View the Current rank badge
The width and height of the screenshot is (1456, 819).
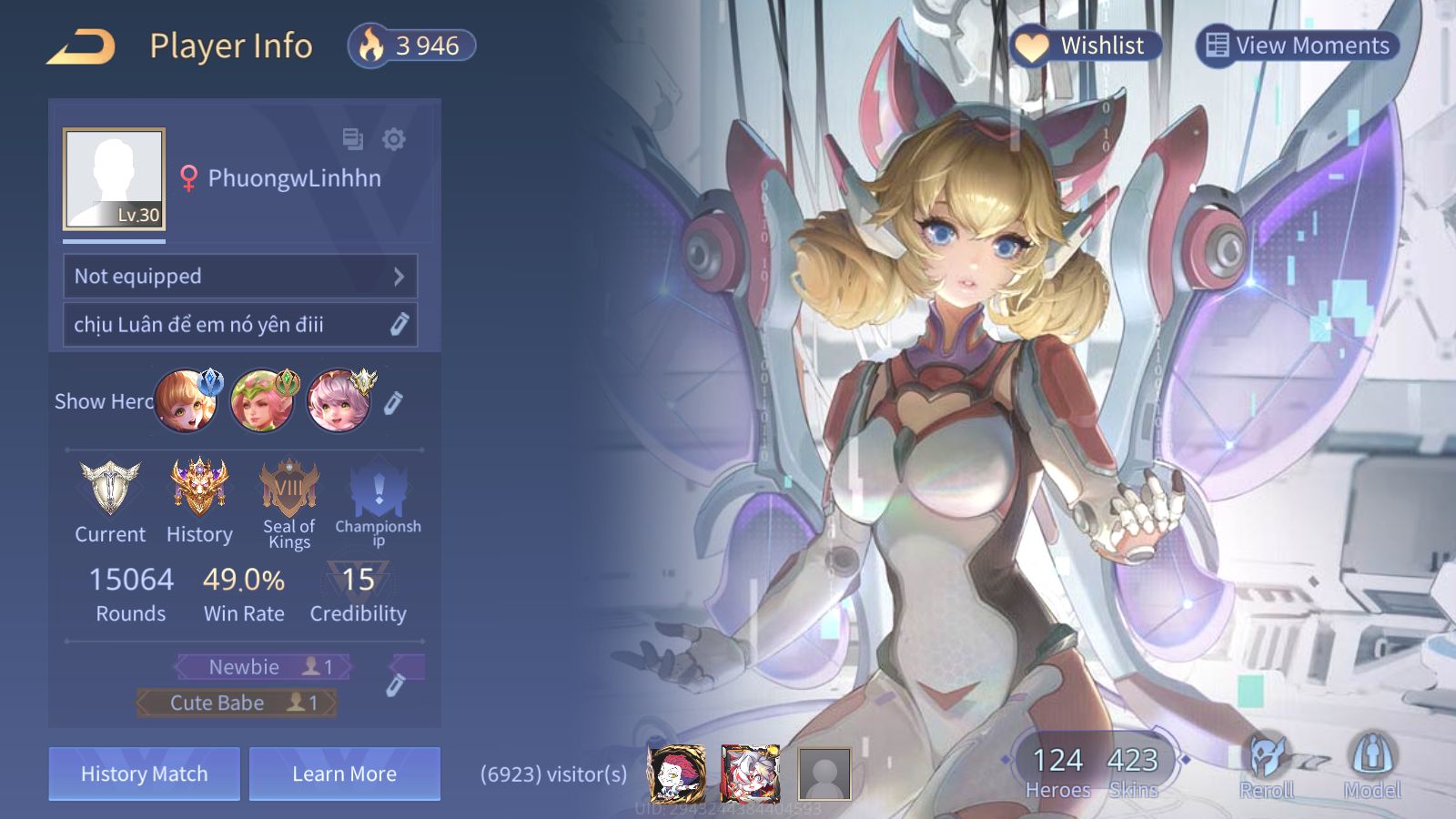tap(110, 489)
